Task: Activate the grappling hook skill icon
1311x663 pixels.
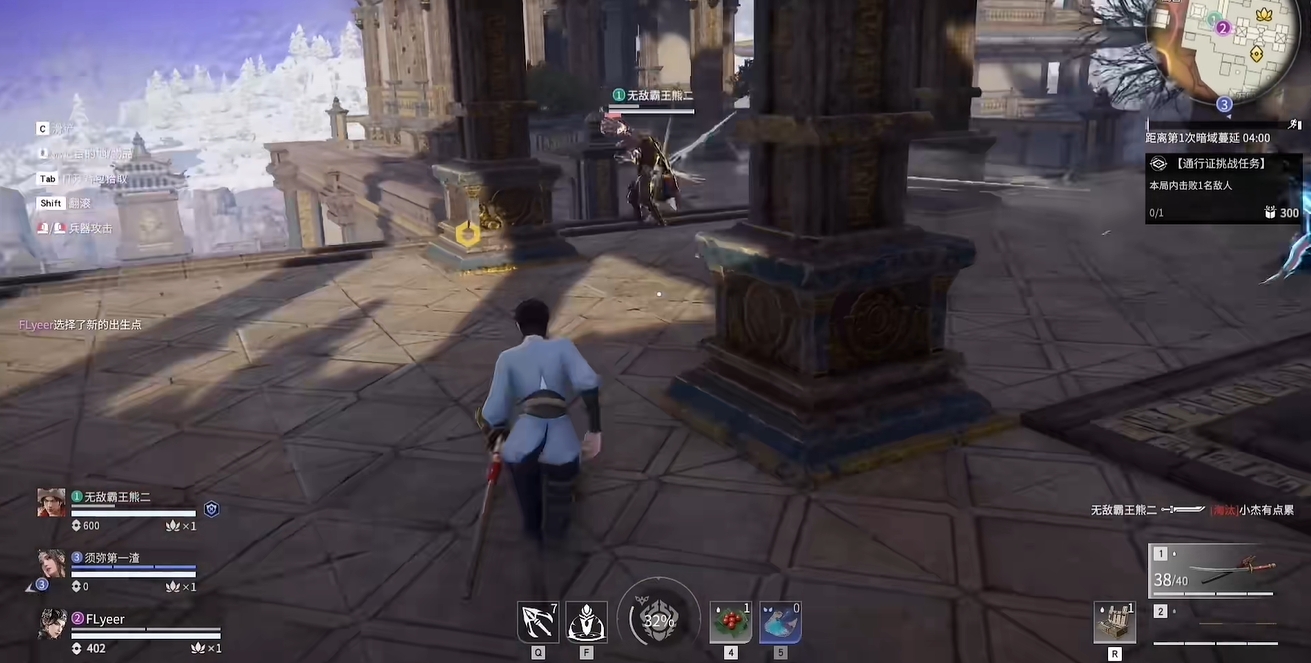Action: [537, 622]
